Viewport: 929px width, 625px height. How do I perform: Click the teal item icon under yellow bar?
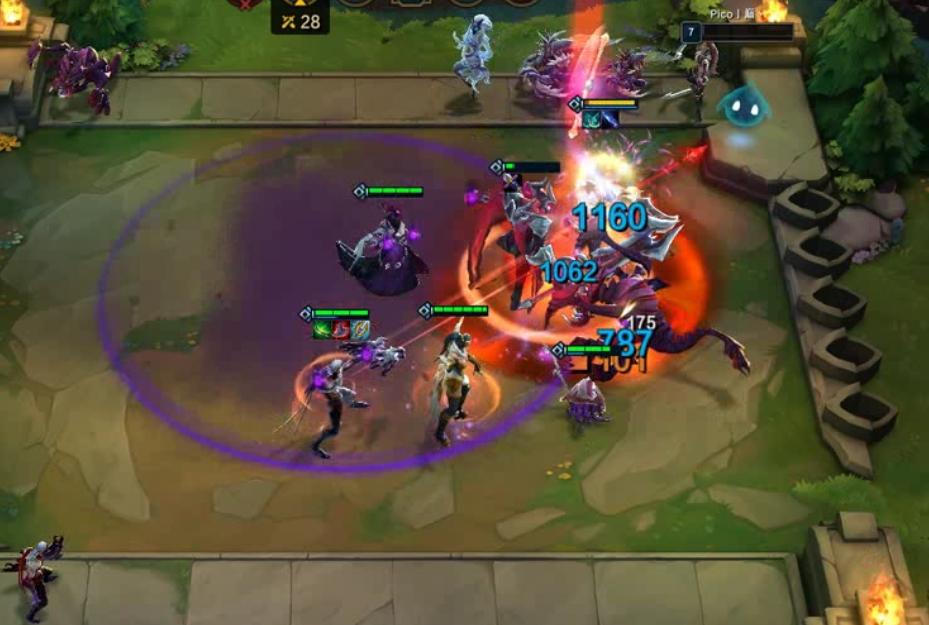tap(592, 119)
